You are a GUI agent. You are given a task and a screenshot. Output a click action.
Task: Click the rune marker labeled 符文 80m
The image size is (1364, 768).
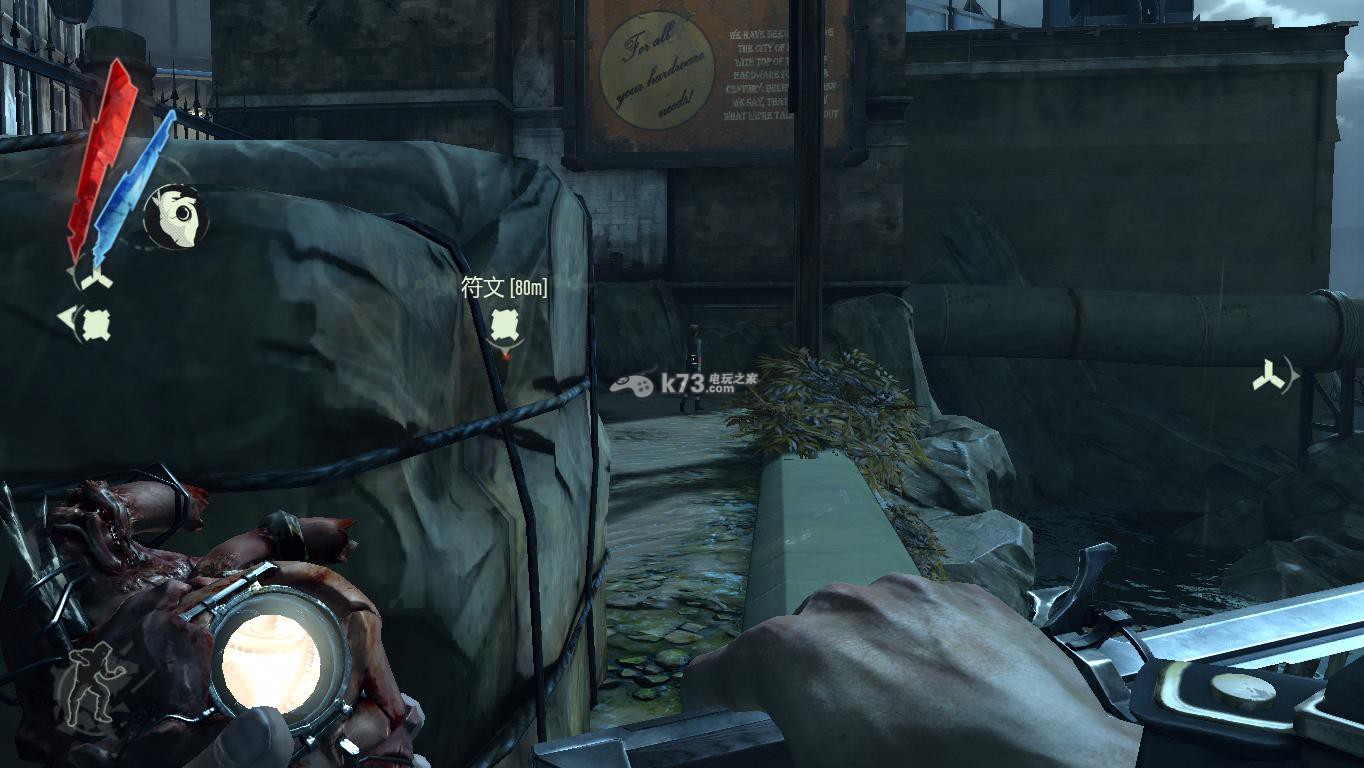pyautogui.click(x=503, y=323)
